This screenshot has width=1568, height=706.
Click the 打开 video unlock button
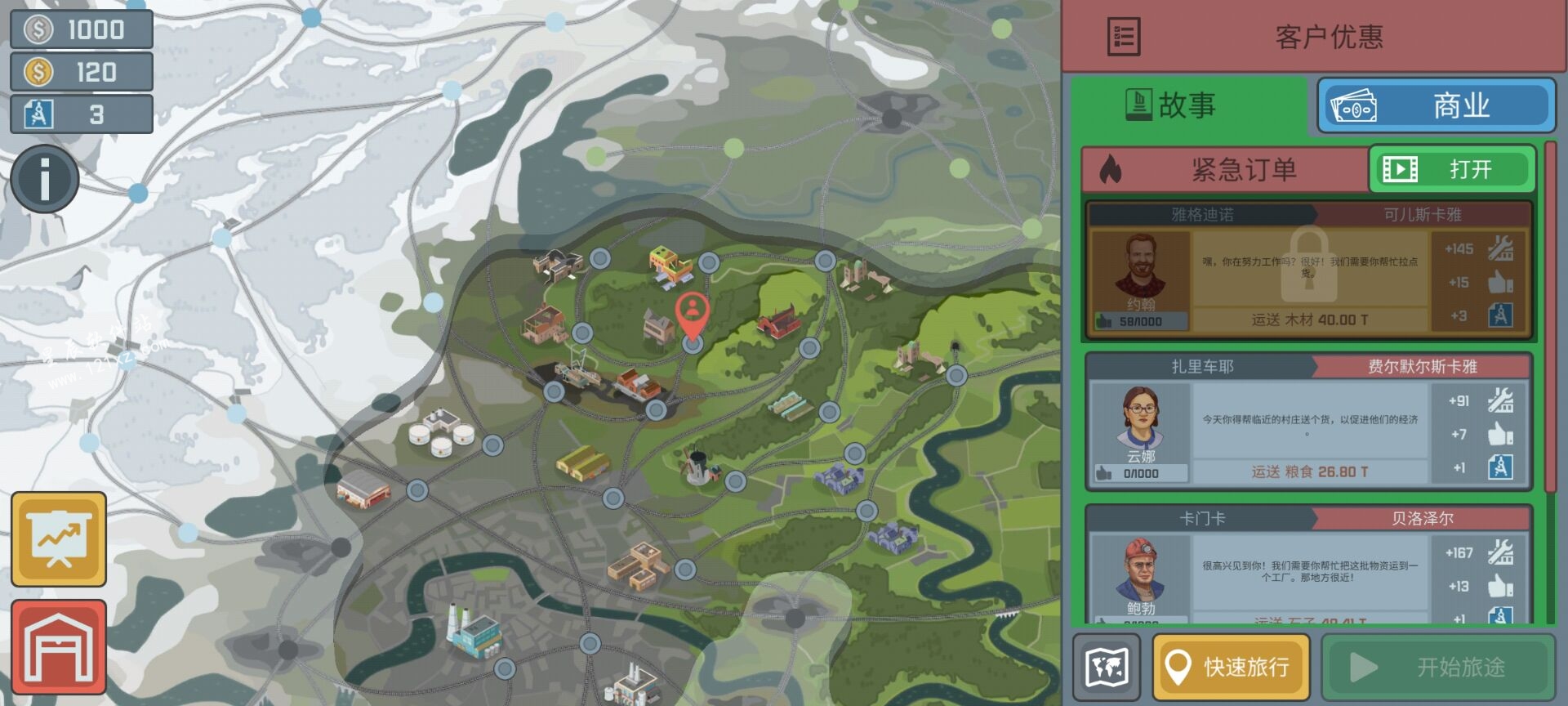(1451, 169)
